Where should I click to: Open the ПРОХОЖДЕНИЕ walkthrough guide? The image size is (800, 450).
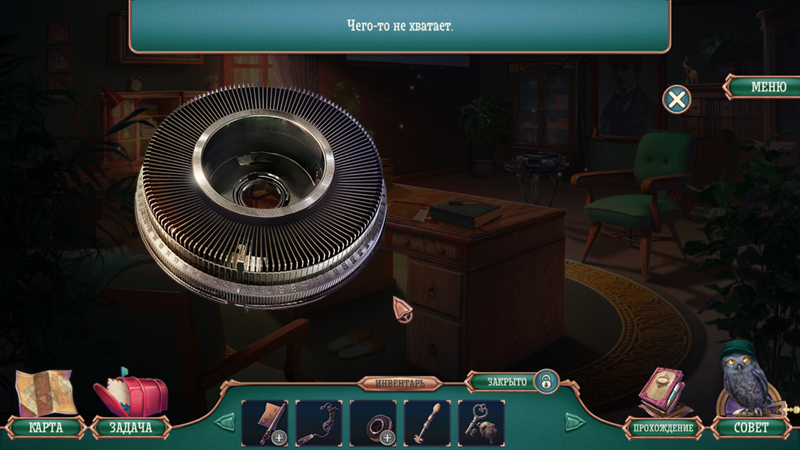[663, 428]
